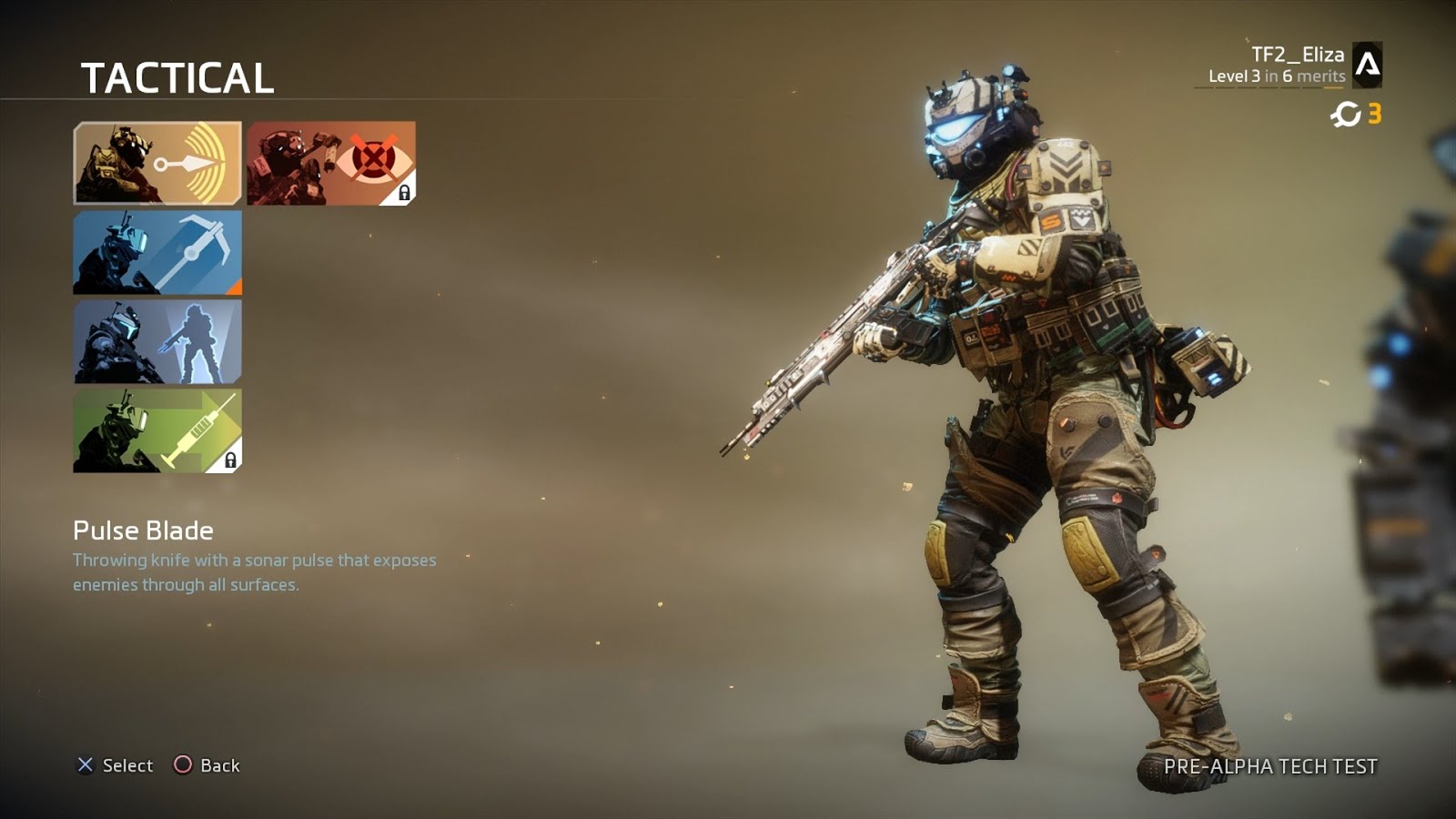Click the lock icon on the Cloak tile
This screenshot has width=1456, height=819.
coord(403,193)
